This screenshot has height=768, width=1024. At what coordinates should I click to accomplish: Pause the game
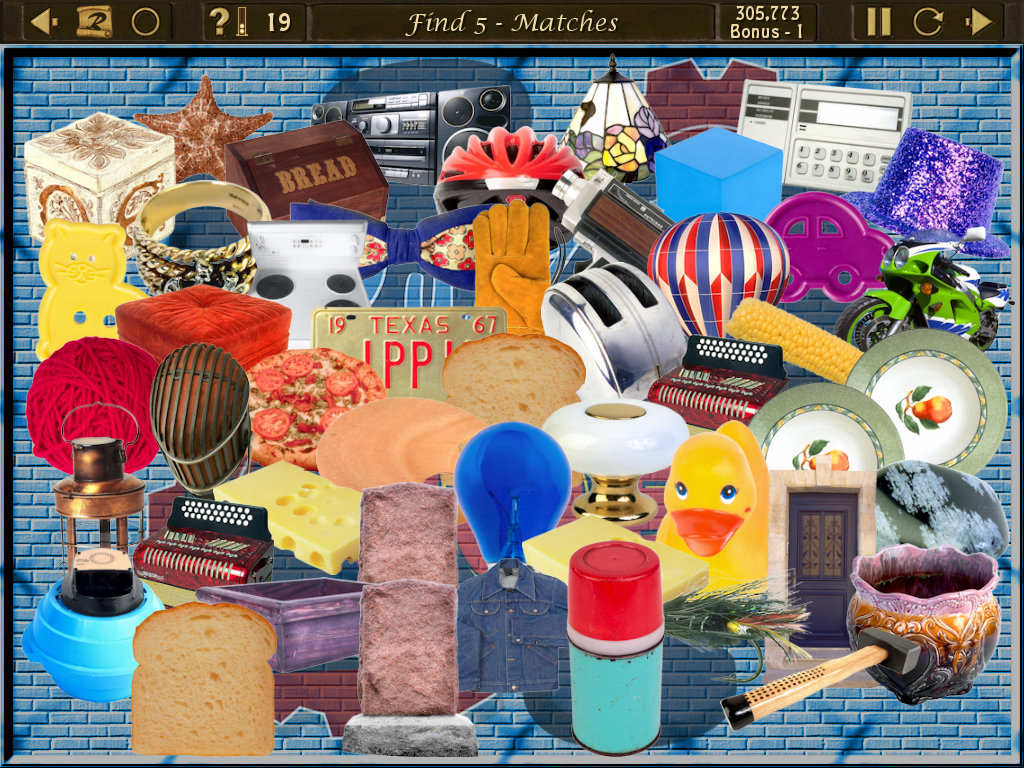[x=878, y=22]
